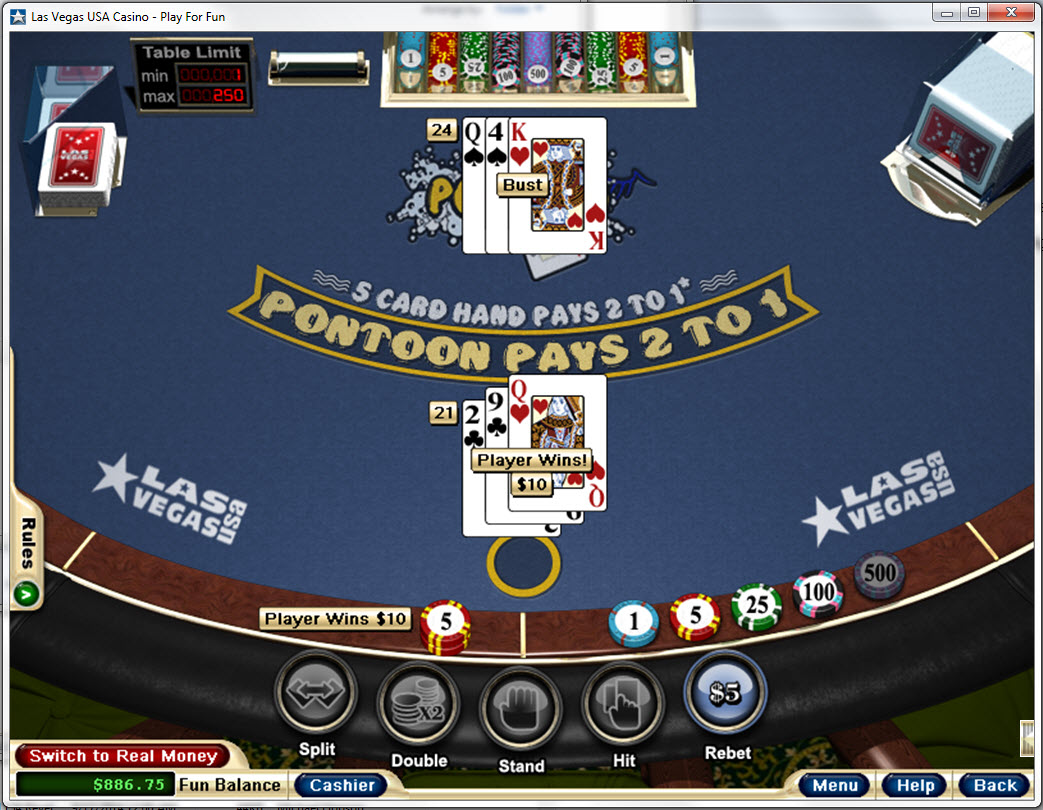Open the Menu

click(x=835, y=785)
